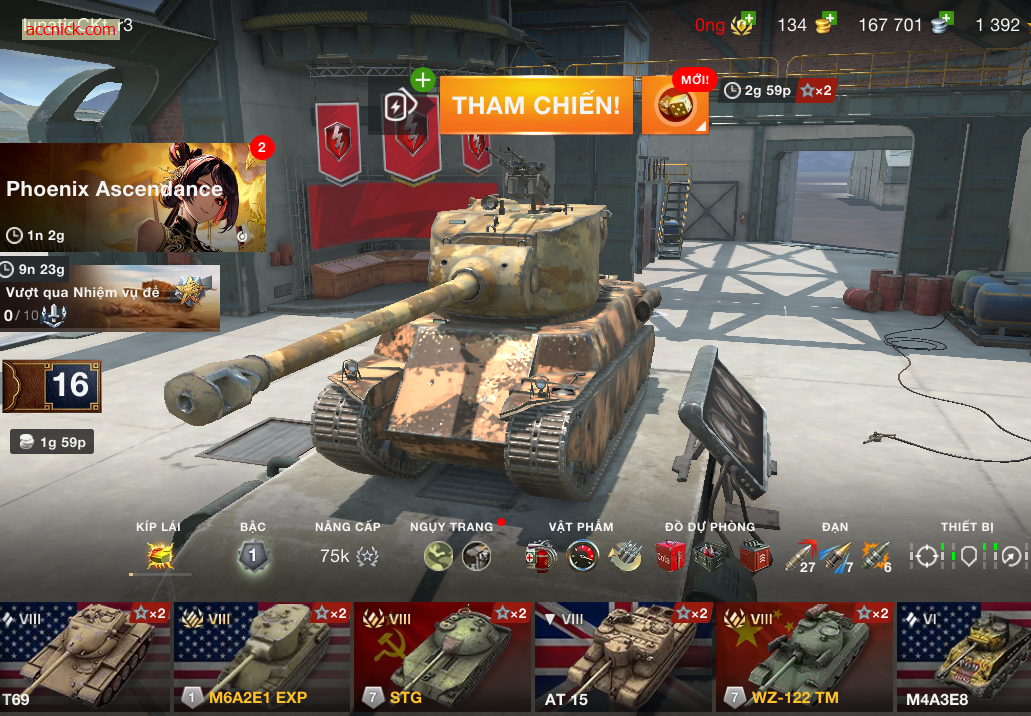Open Nâng Cấp upgrades showing 75k

point(348,555)
